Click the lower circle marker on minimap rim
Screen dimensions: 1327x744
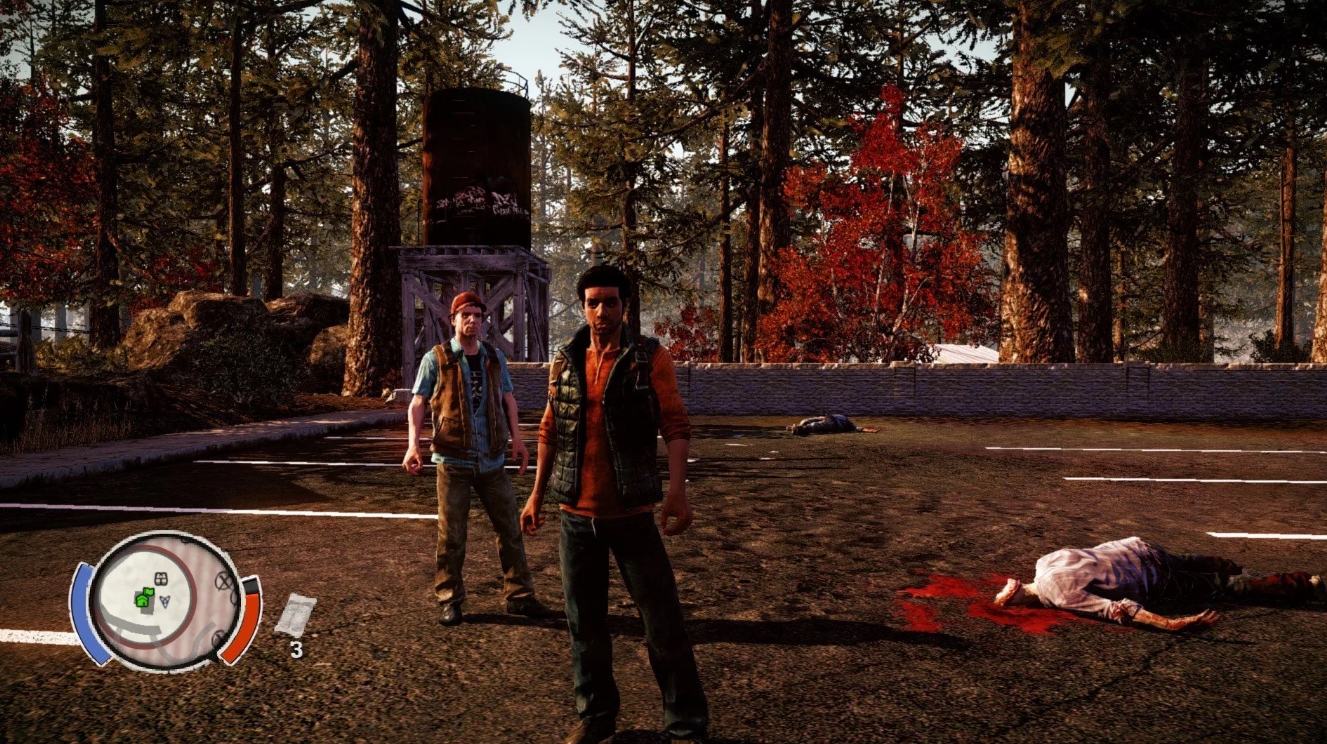pyautogui.click(x=218, y=637)
